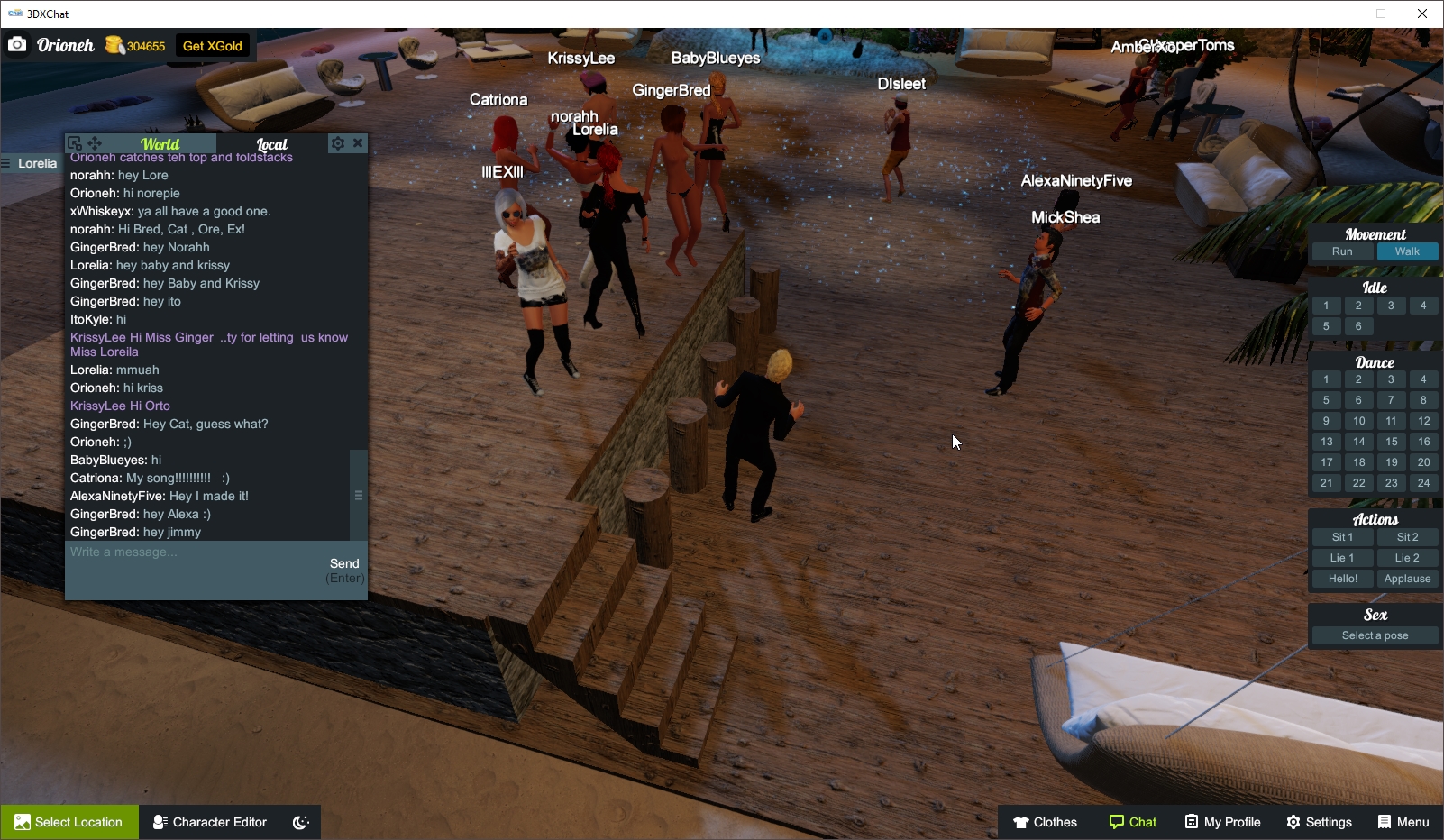Open chat settings via the gear icon

pos(337,142)
